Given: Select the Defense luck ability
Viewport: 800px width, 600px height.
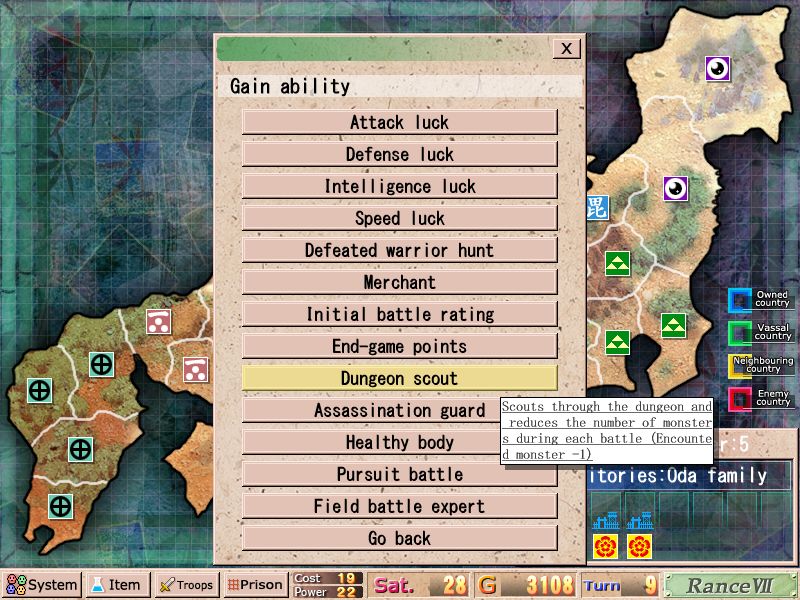Looking at the screenshot, I should 399,154.
